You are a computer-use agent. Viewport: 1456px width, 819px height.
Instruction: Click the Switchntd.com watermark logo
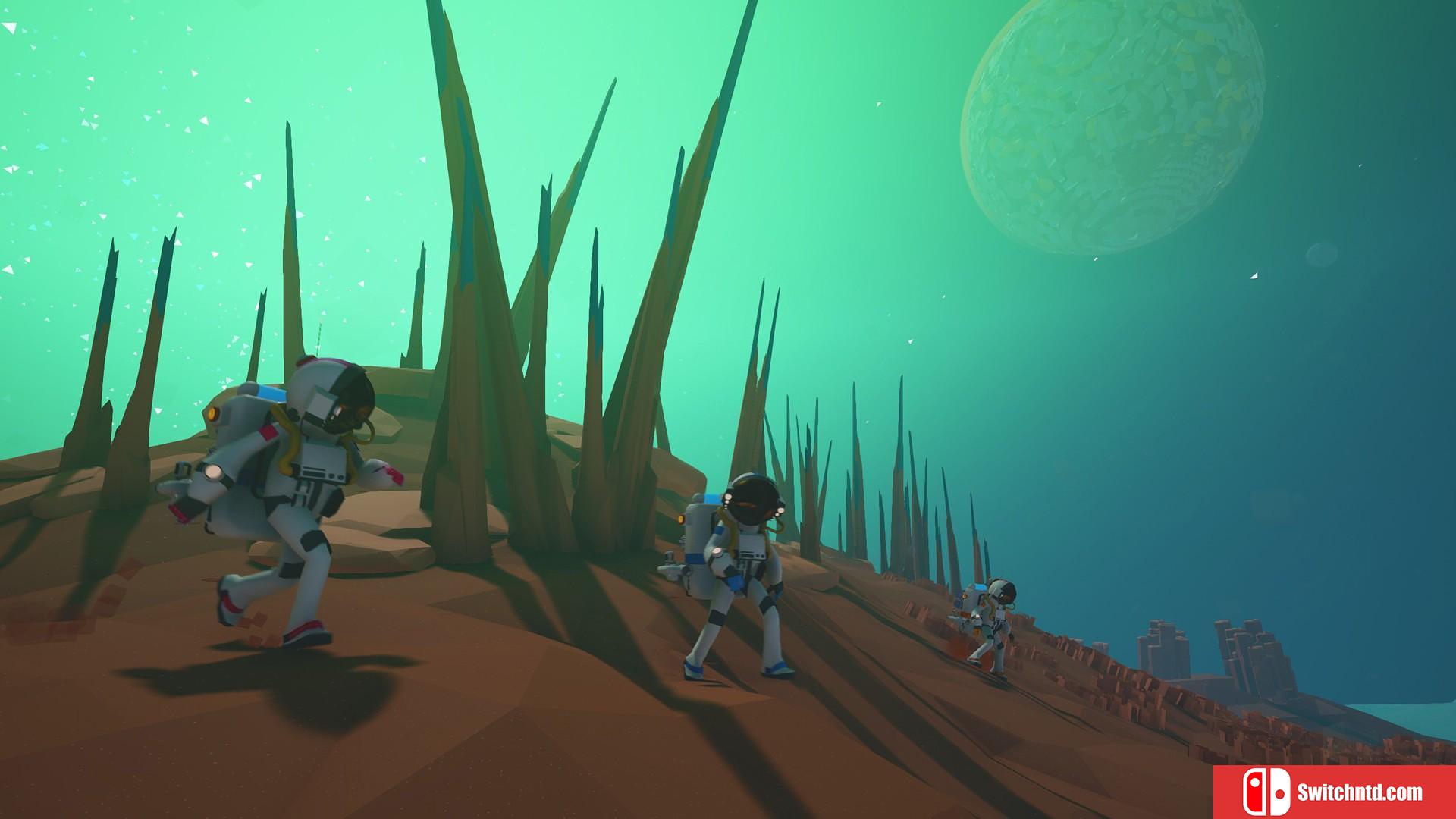[x=1334, y=792]
